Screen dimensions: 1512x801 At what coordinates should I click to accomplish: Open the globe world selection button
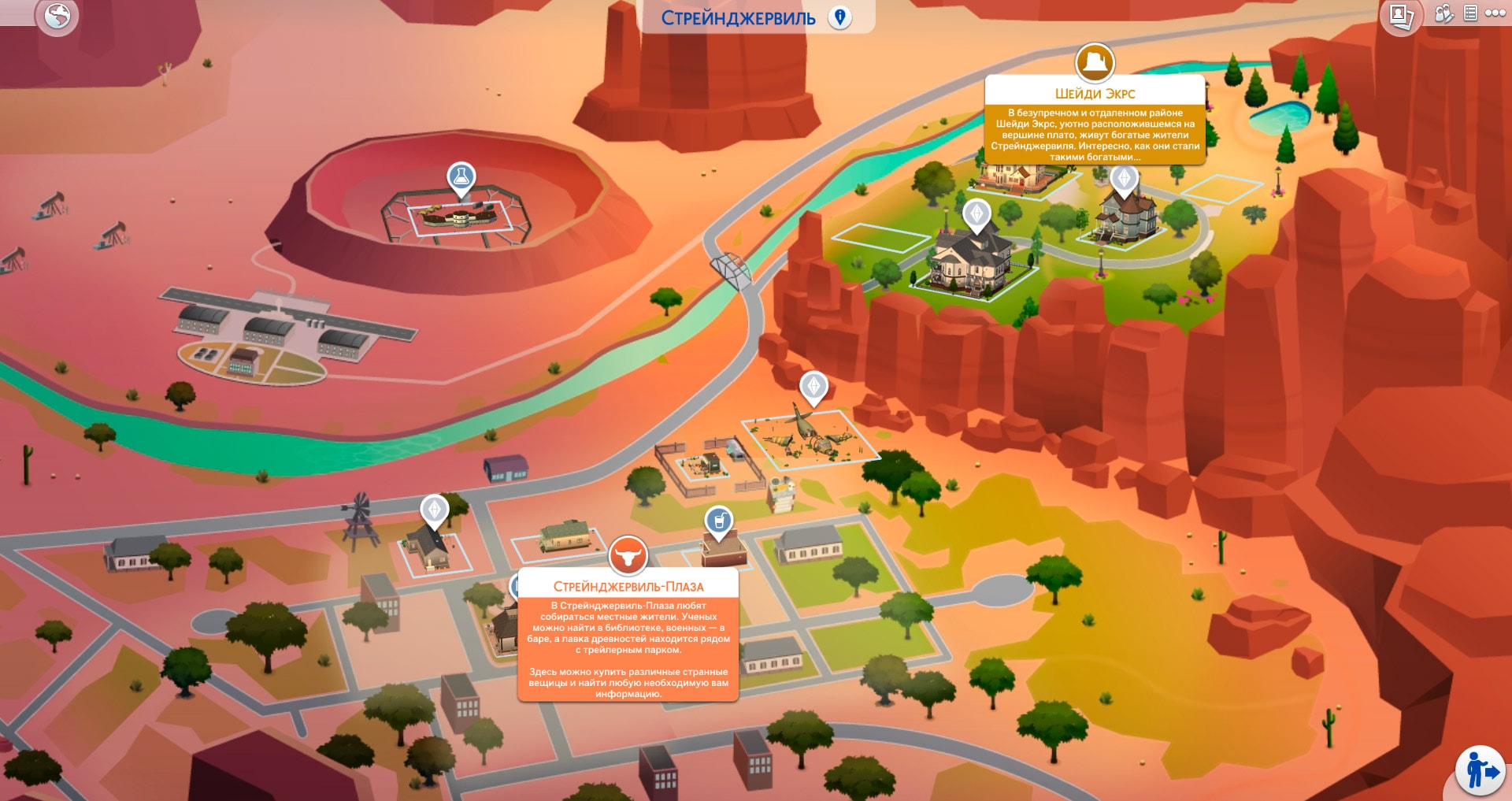[x=57, y=16]
